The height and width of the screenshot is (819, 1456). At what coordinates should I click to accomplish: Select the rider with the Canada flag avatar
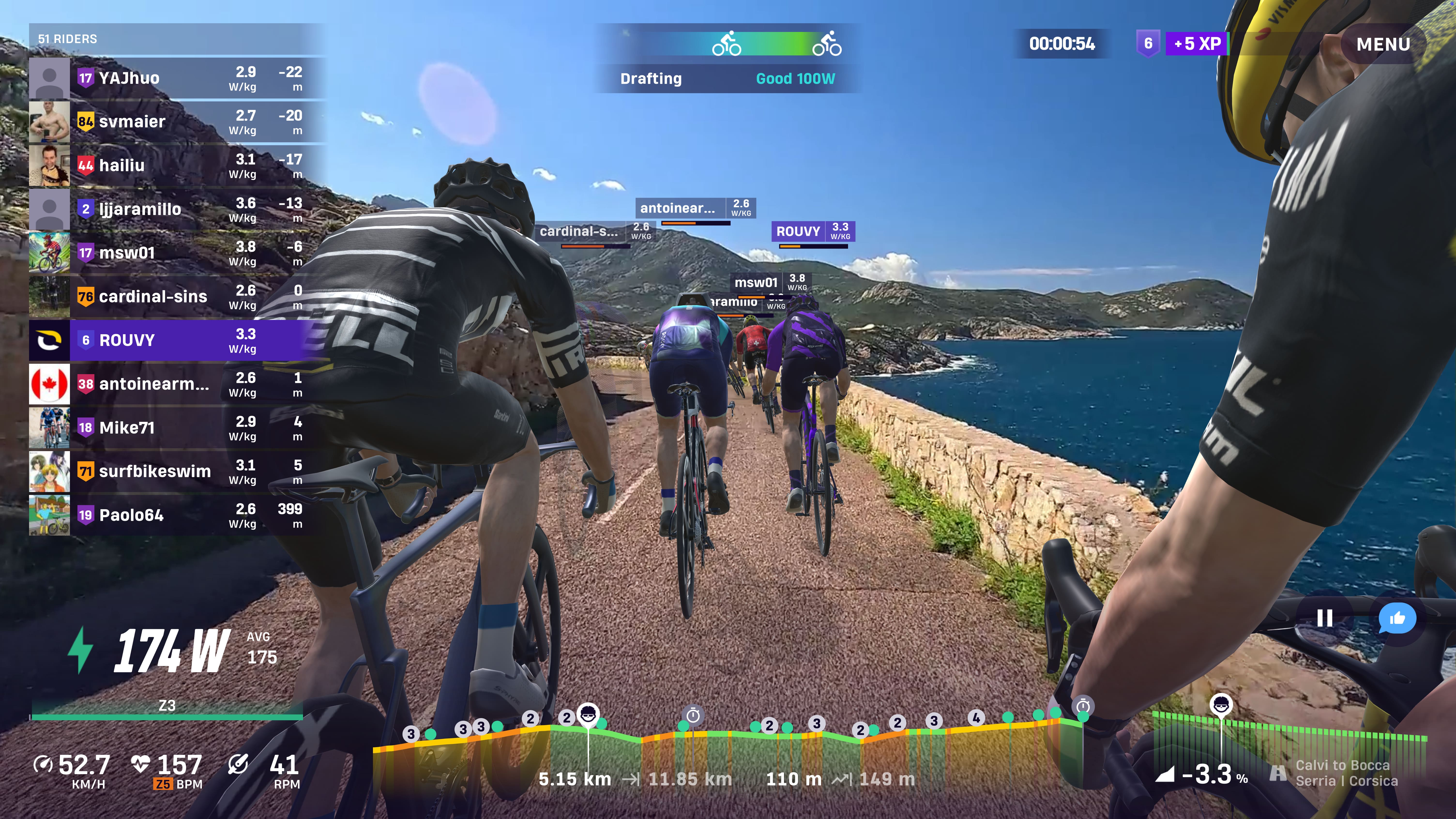point(175,384)
